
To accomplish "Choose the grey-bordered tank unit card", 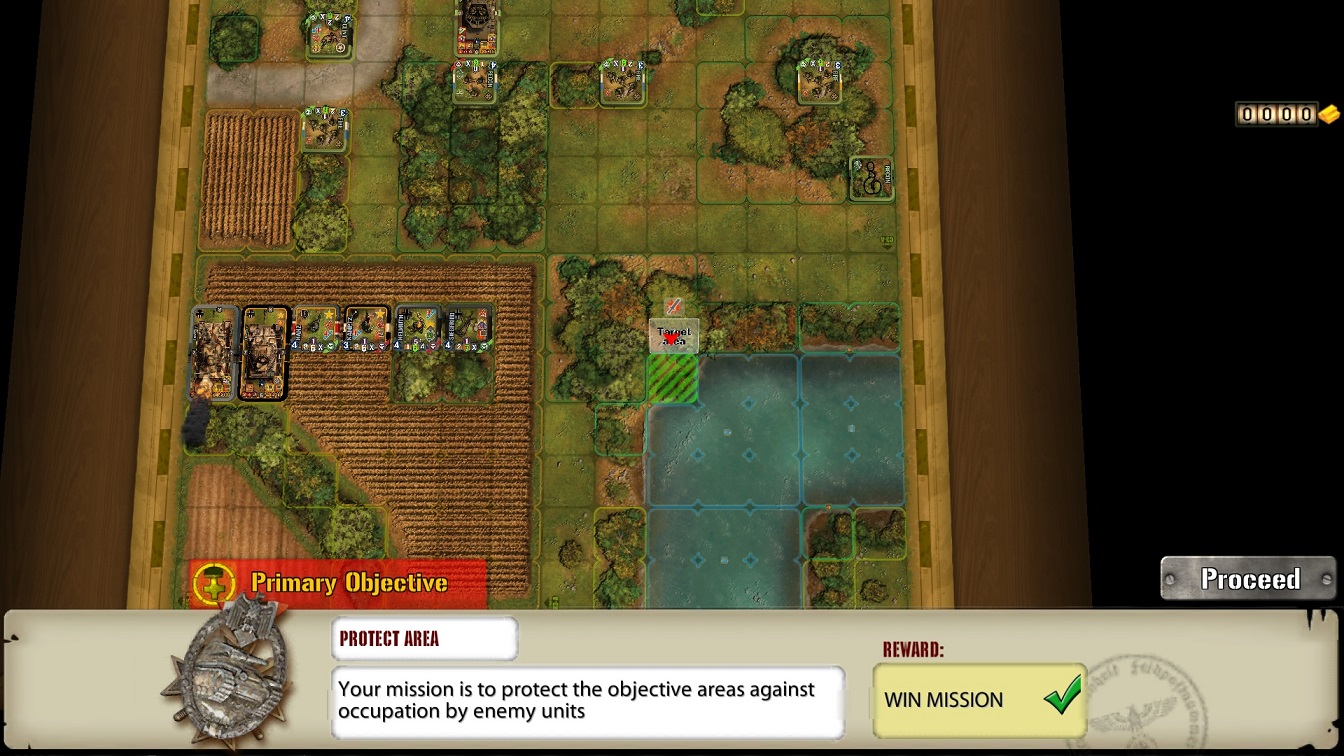I will pyautogui.click(x=213, y=354).
